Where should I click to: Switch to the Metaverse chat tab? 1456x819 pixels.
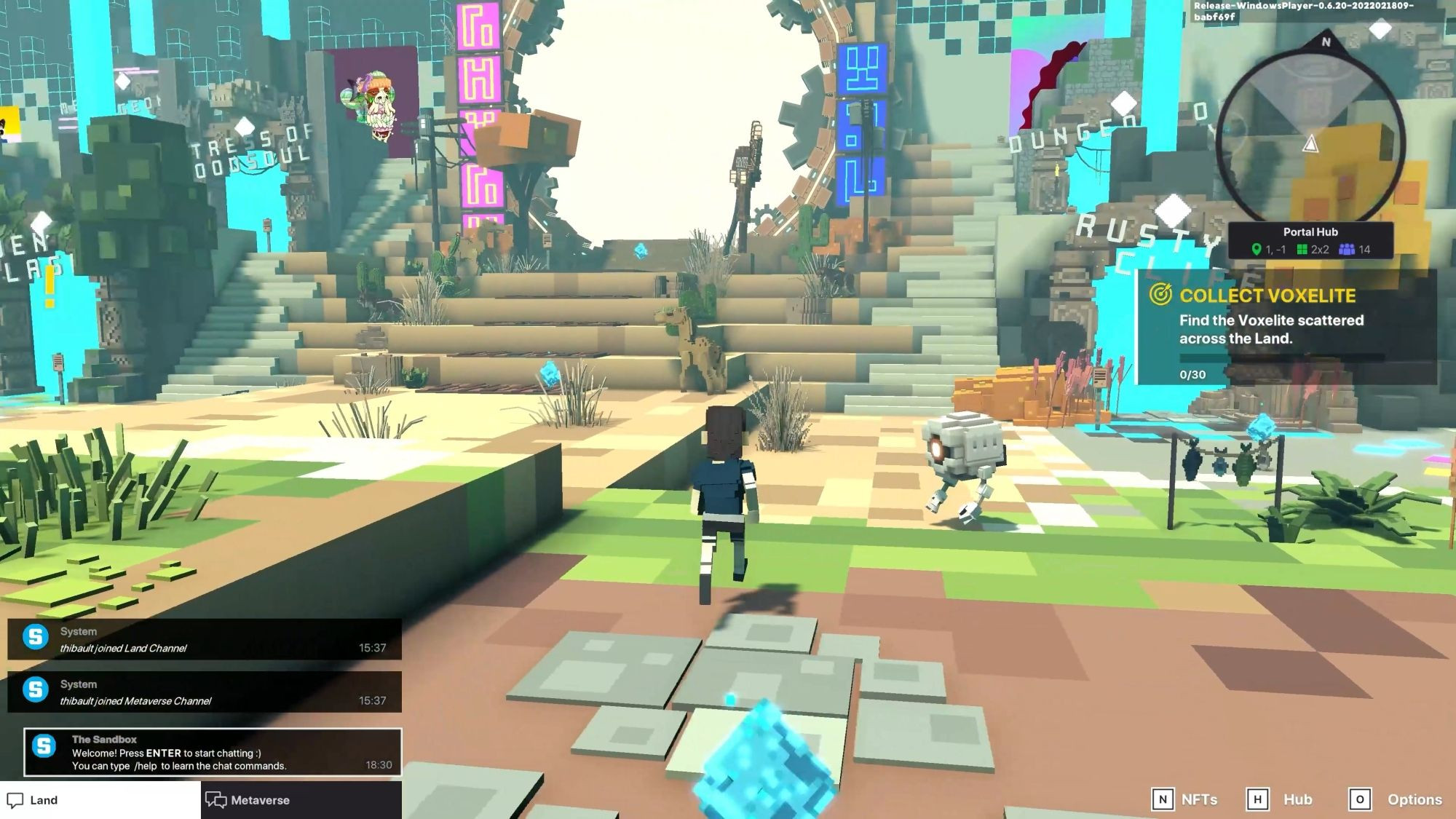[x=301, y=799]
